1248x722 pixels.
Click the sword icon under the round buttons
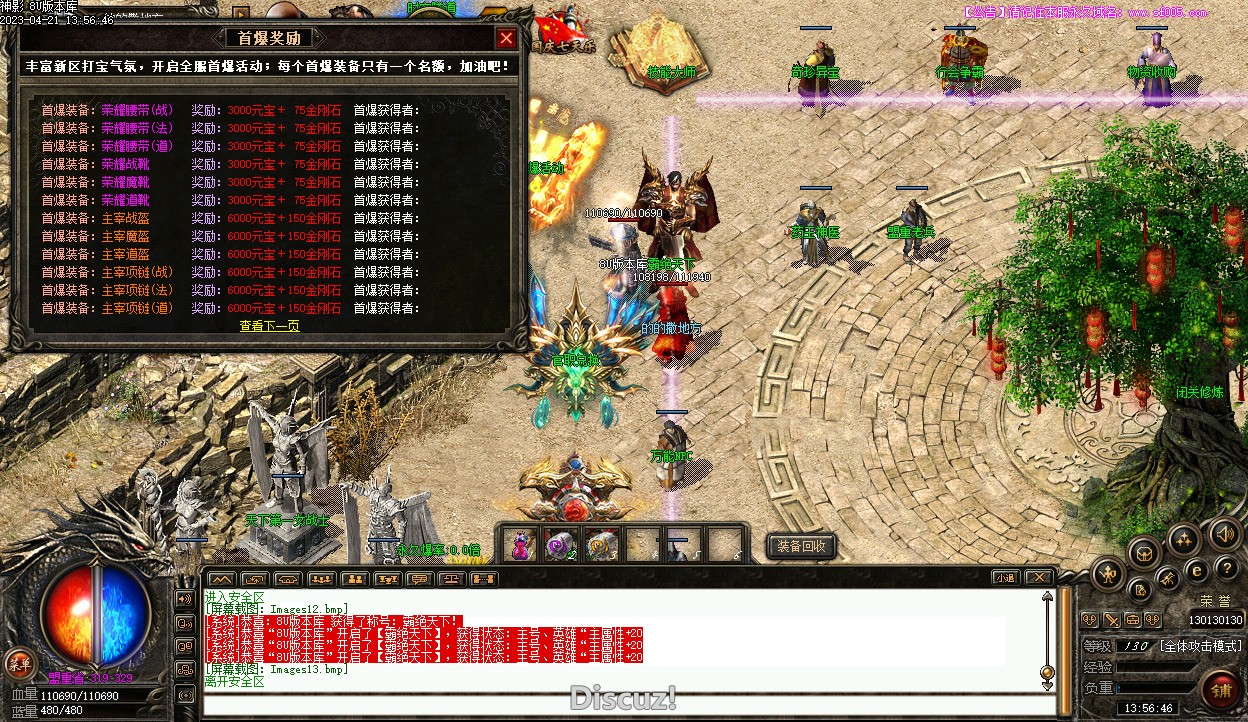tap(1110, 620)
